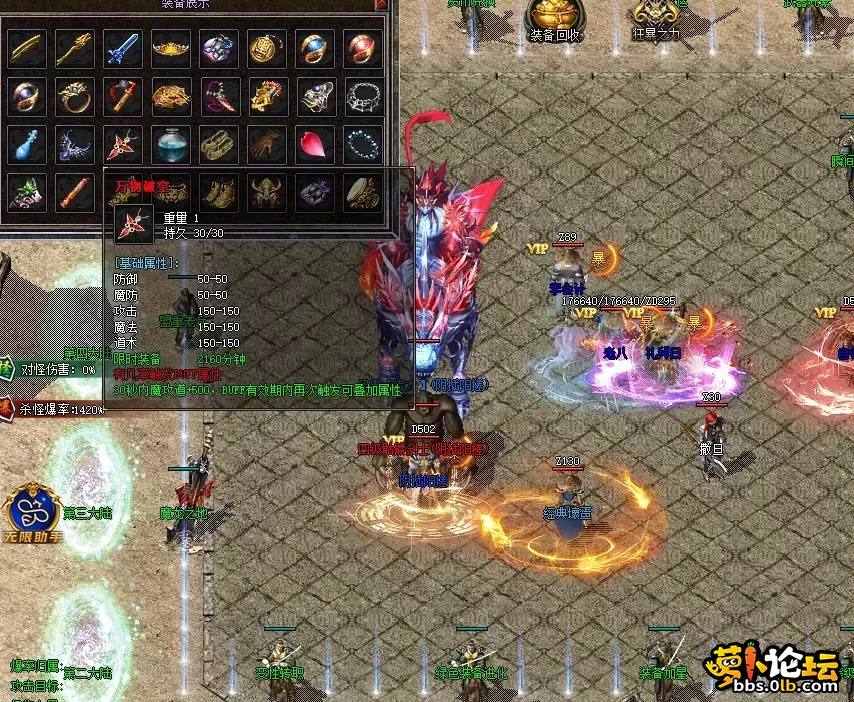Close the equipment display panel
Image resolution: width=854 pixels, height=702 pixels.
click(381, 5)
